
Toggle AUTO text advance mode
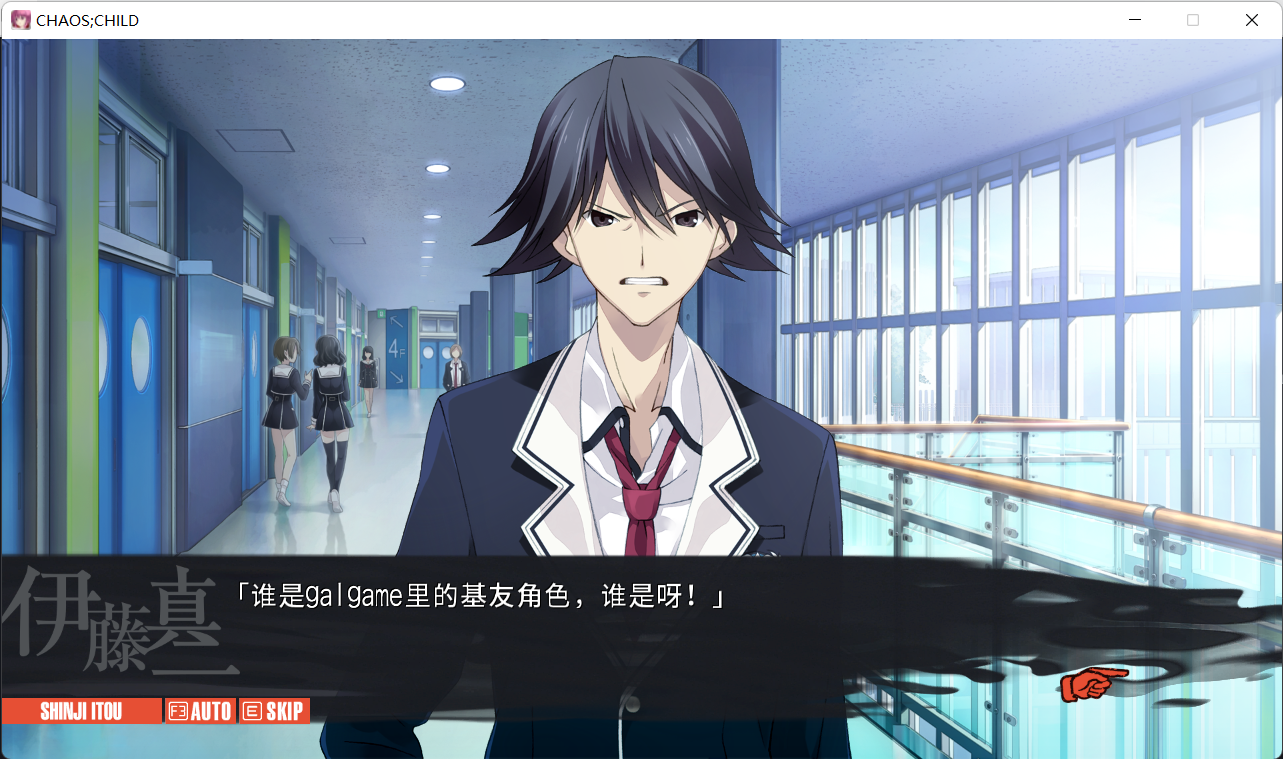(201, 711)
